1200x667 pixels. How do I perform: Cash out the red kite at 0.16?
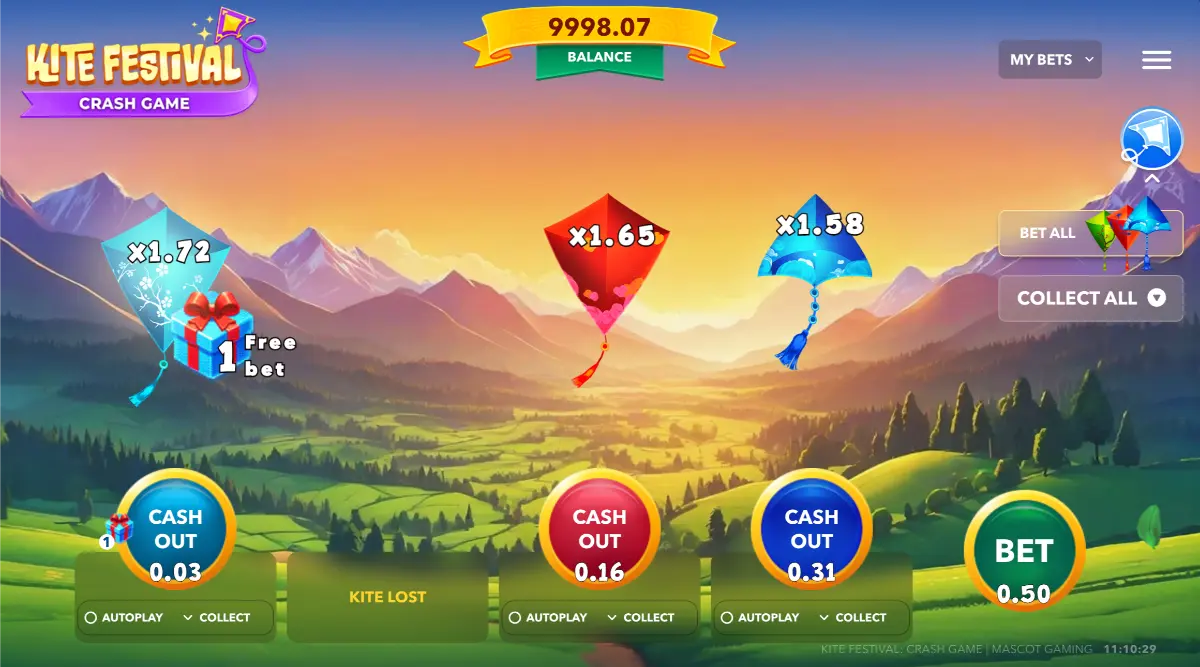(x=600, y=530)
